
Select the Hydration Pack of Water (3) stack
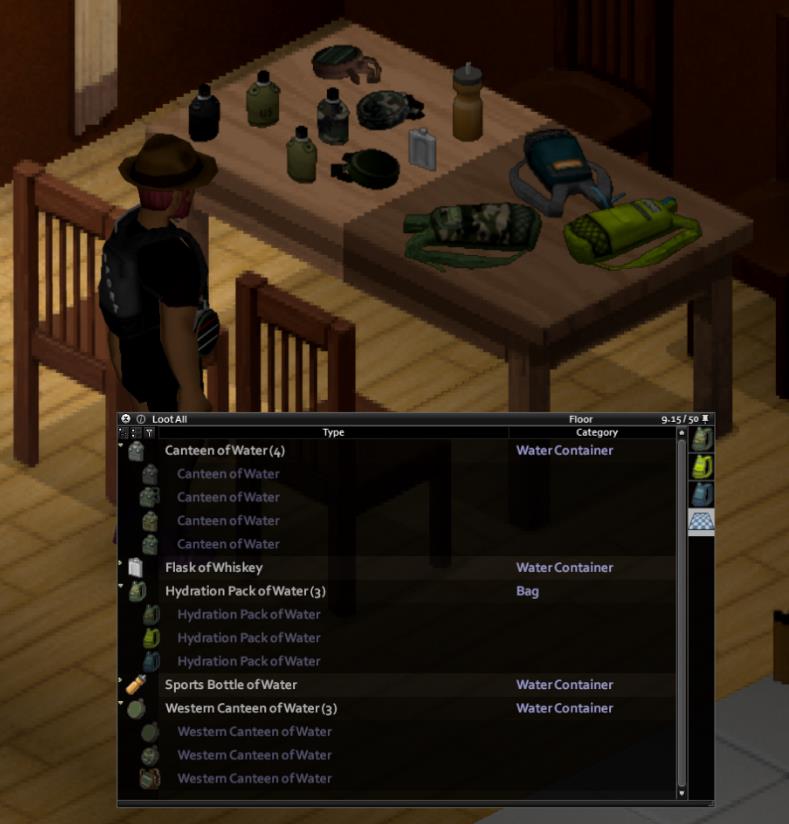click(245, 591)
